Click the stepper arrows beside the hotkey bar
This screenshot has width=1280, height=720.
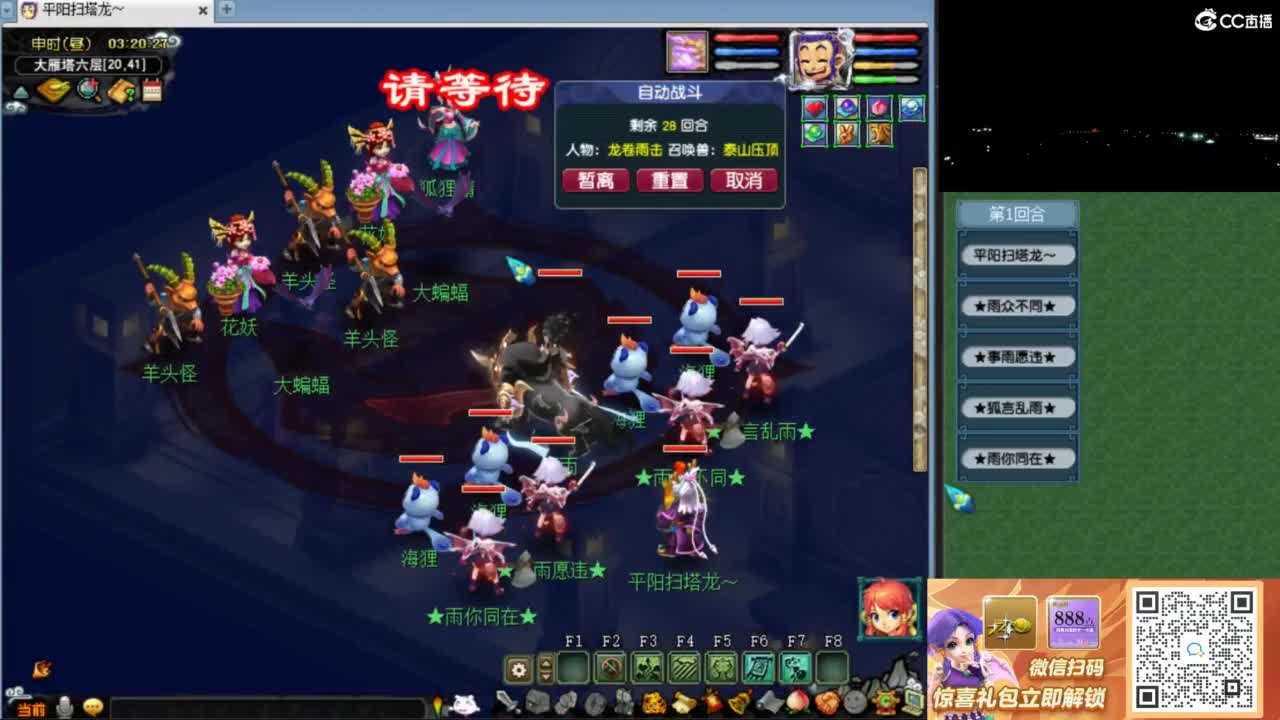click(x=545, y=669)
